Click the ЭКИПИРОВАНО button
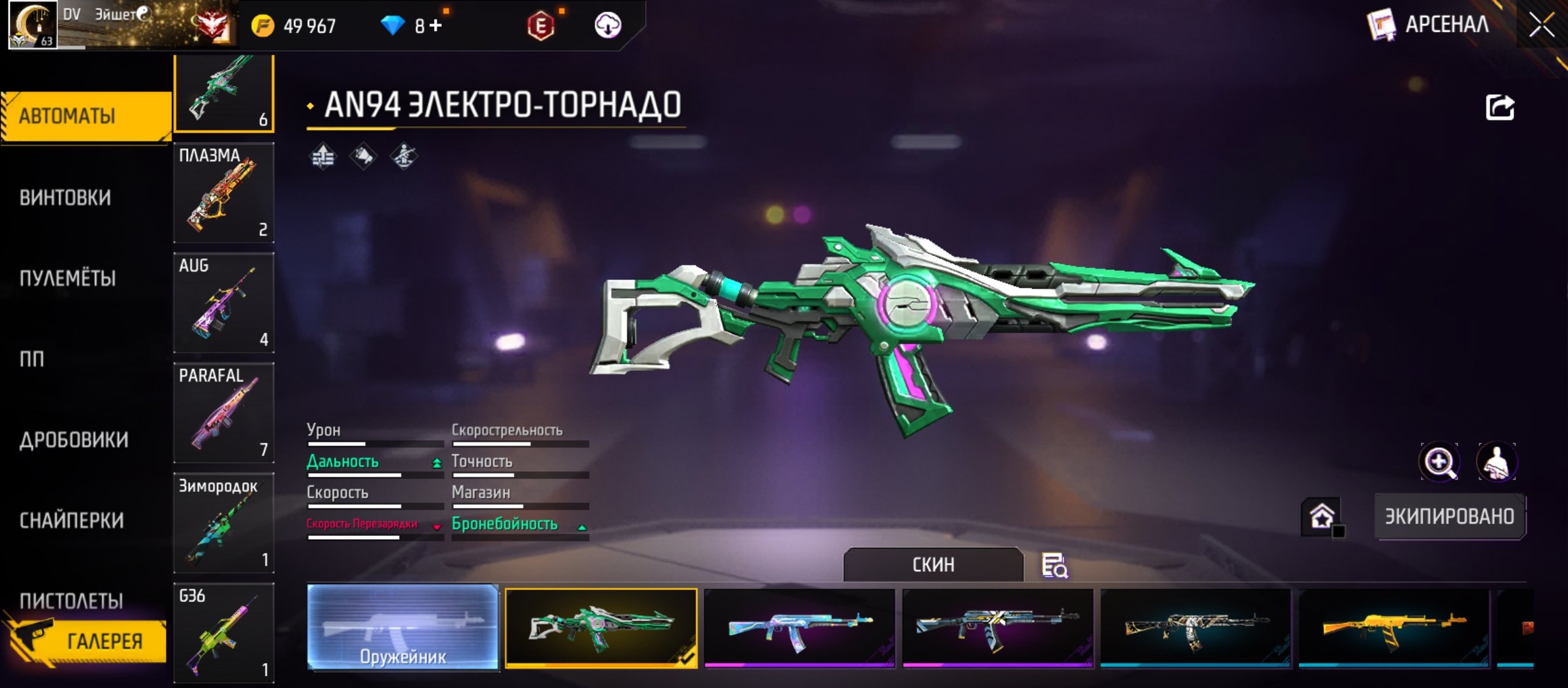Image resolution: width=1568 pixels, height=688 pixels. tap(1449, 516)
